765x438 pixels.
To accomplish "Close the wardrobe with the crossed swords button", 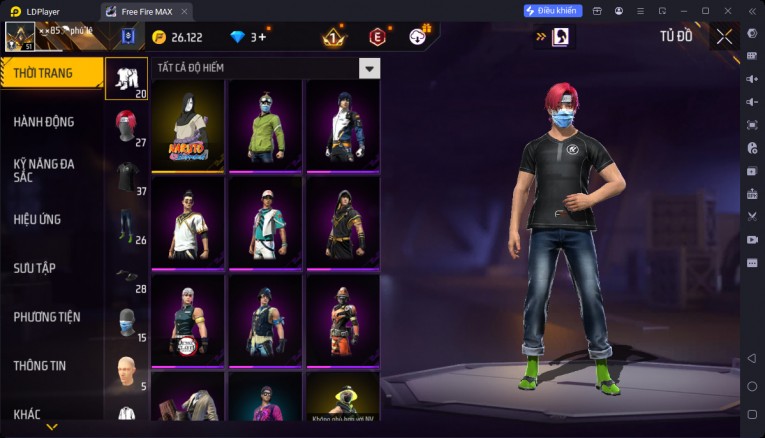I will (724, 37).
